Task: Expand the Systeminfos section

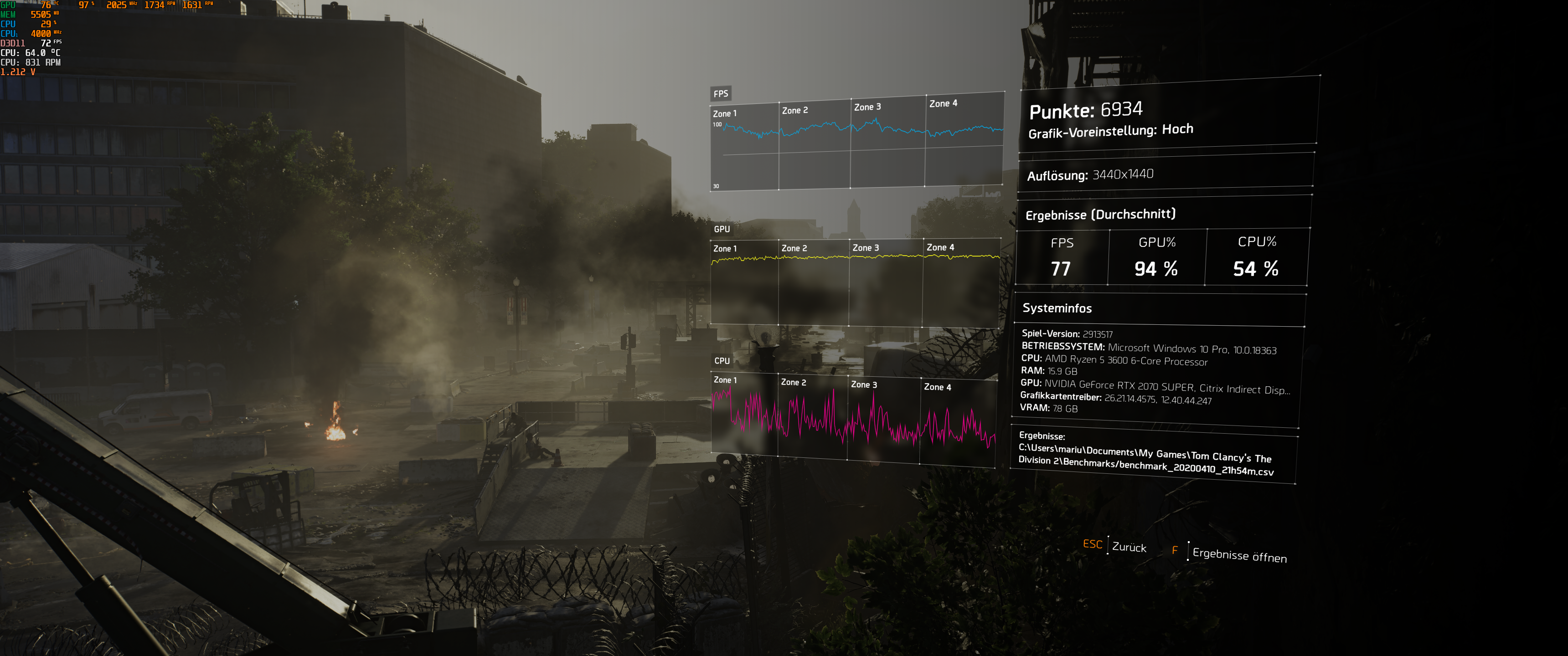Action: [1058, 308]
